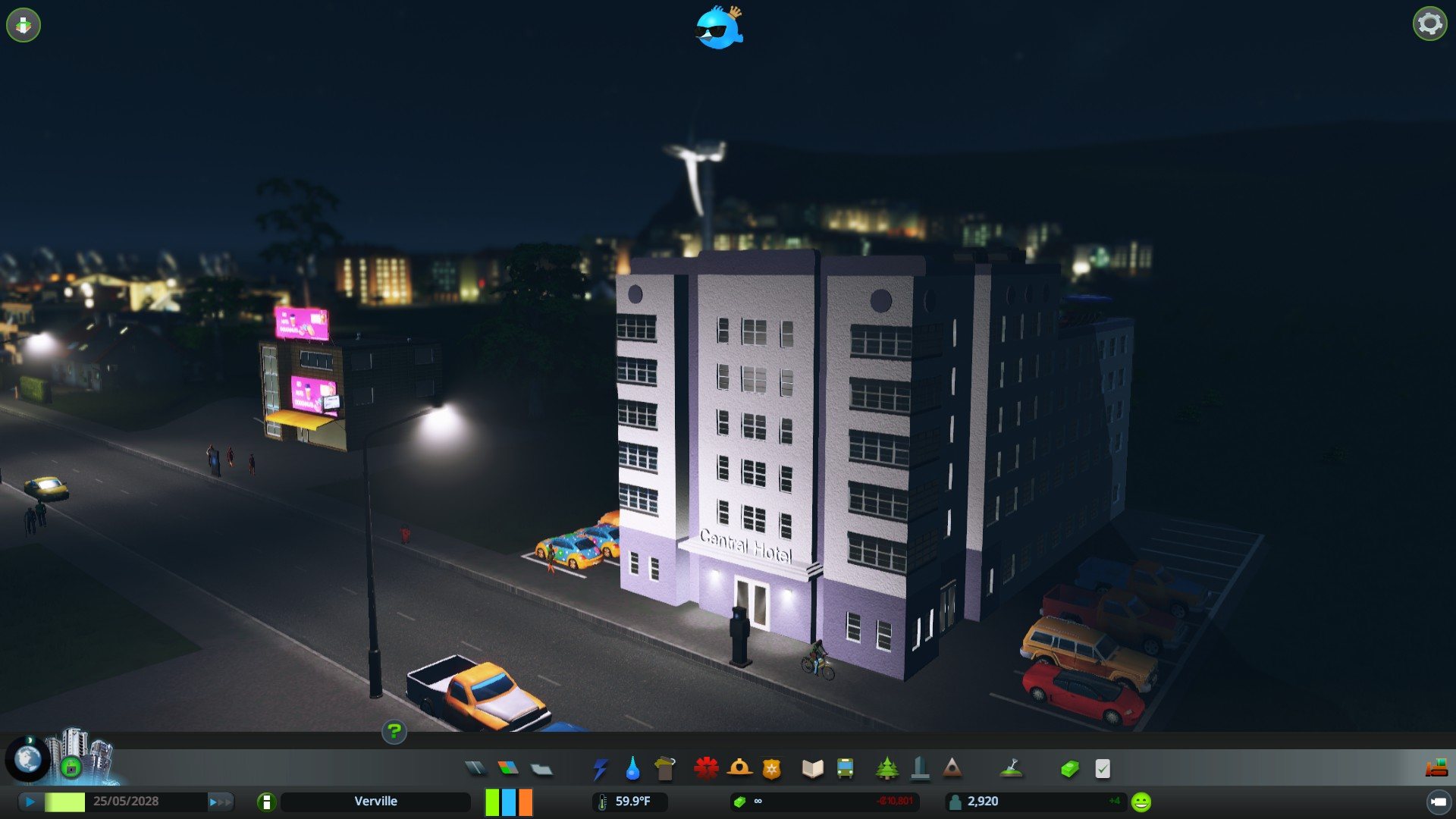The height and width of the screenshot is (819, 1456).
Task: Toggle the play/pause simulation button
Action: 30,802
